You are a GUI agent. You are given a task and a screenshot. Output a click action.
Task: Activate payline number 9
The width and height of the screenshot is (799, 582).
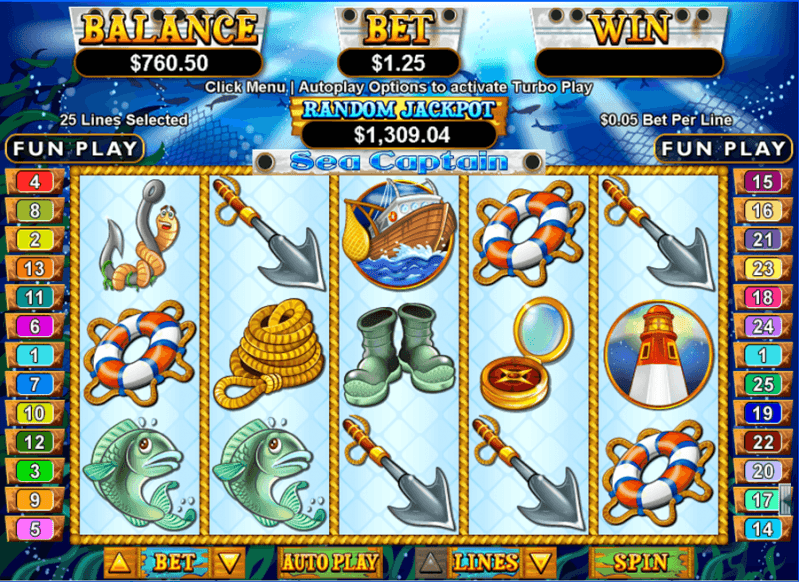35,500
